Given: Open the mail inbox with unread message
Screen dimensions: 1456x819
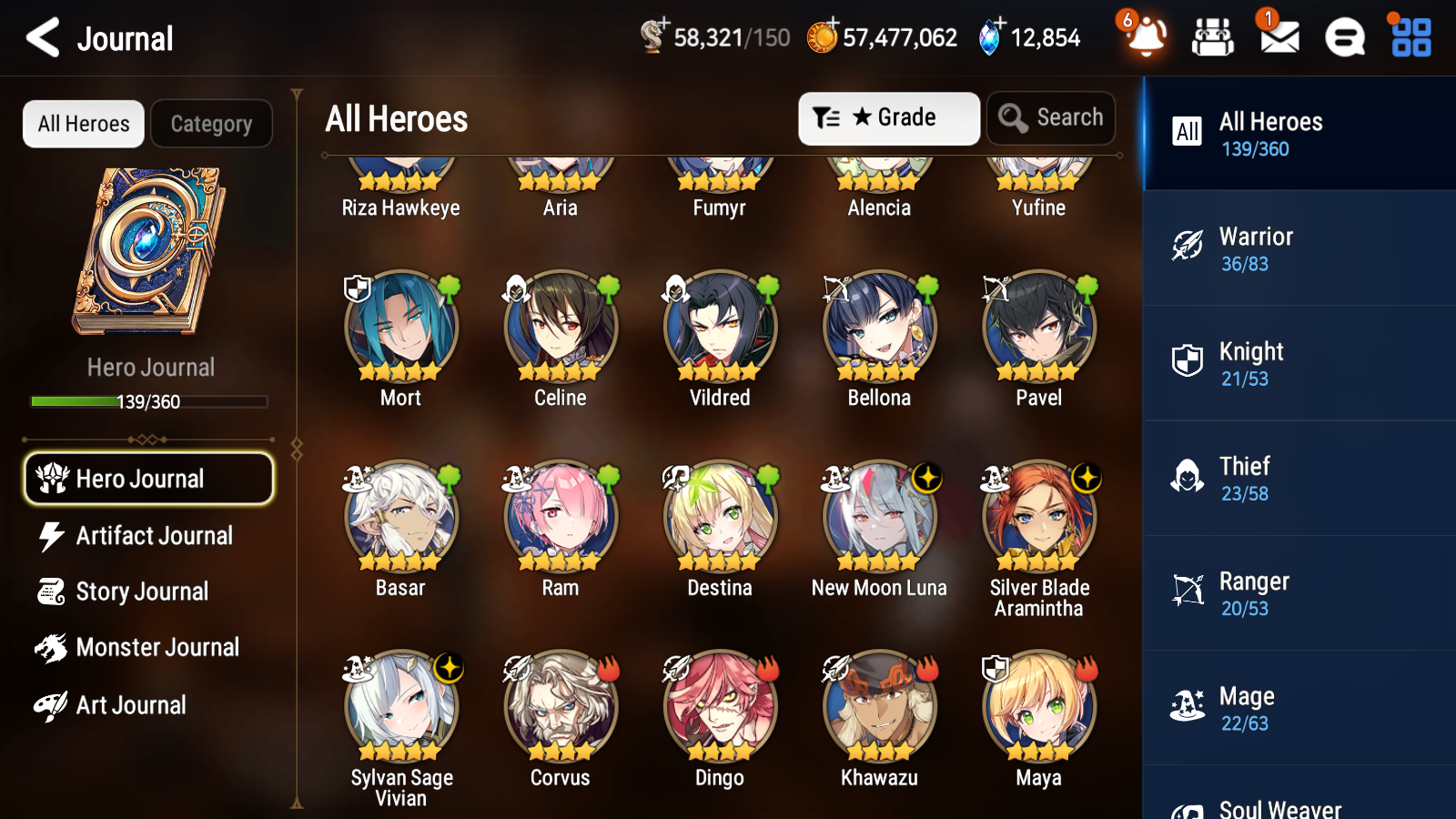Looking at the screenshot, I should [1278, 37].
